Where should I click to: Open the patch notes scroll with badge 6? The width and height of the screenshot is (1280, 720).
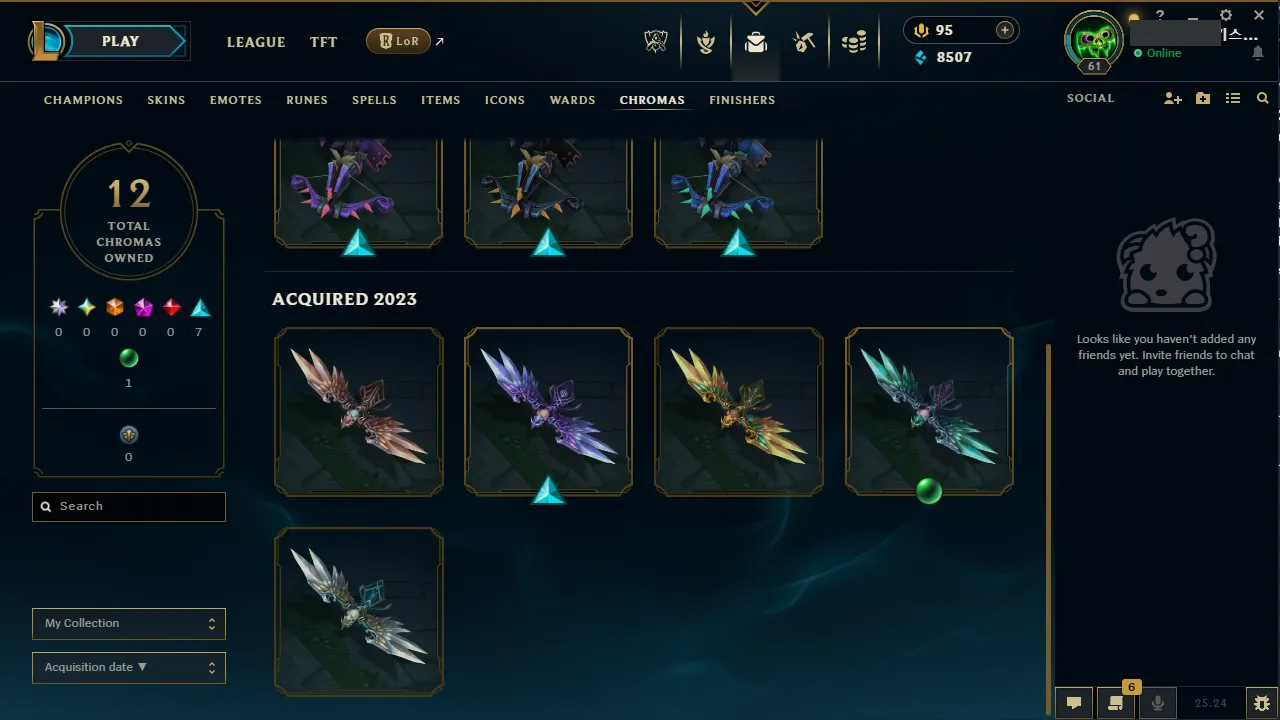pyautogui.click(x=1116, y=703)
